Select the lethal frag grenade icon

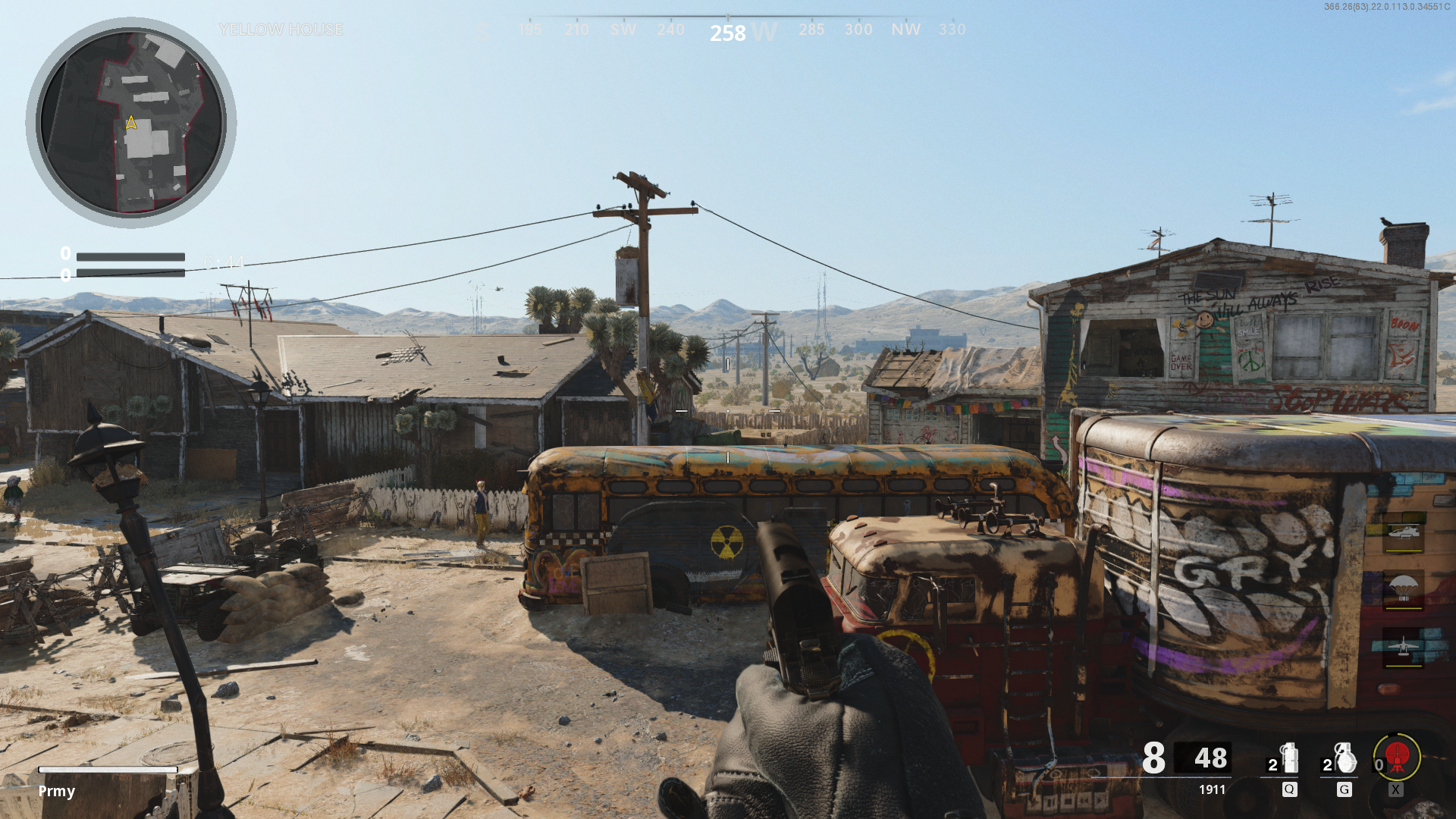tap(1345, 758)
